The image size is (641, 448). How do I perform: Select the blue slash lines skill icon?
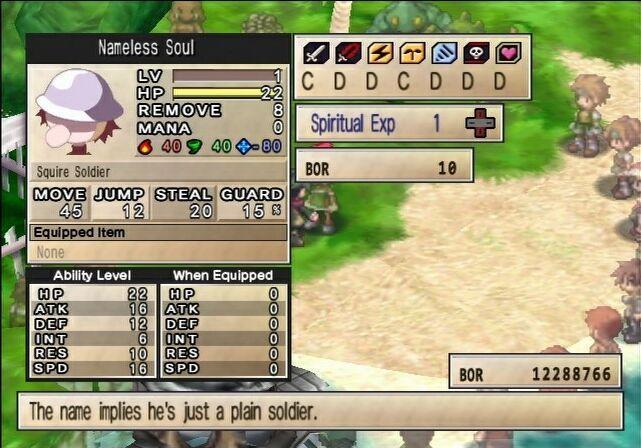point(444,53)
